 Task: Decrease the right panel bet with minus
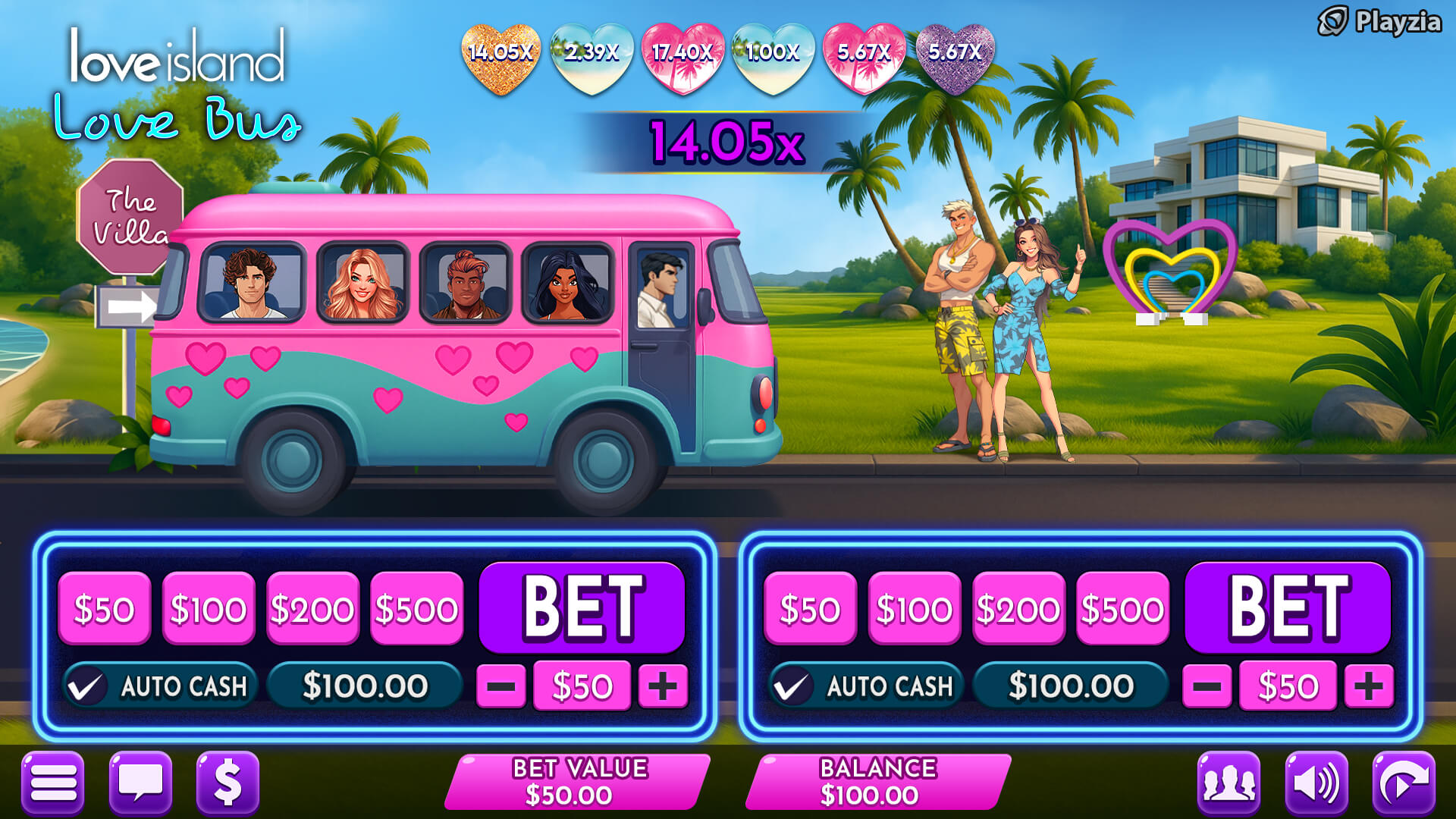pyautogui.click(x=1207, y=686)
